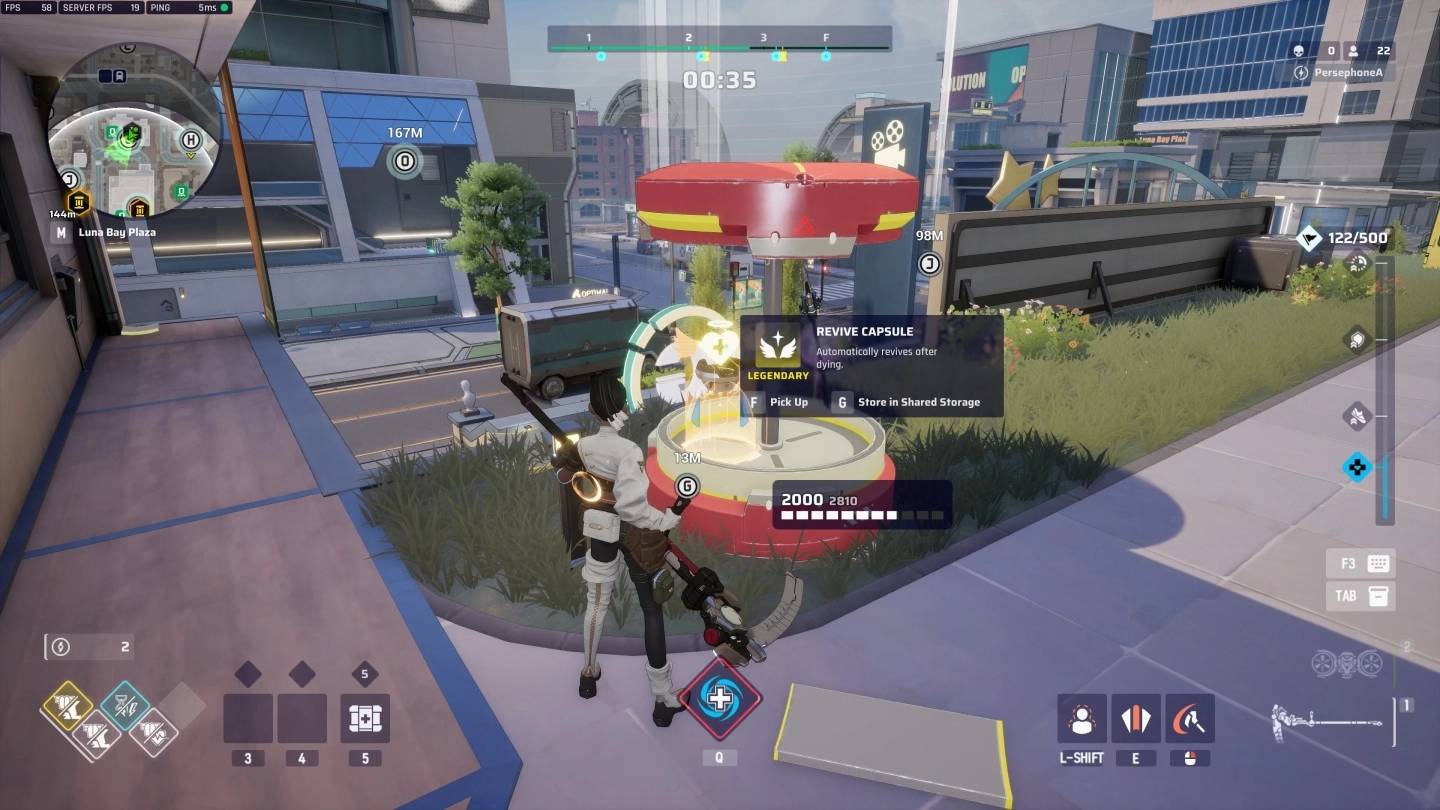Select the teal-bordered diamond skill icon

pos(125,706)
